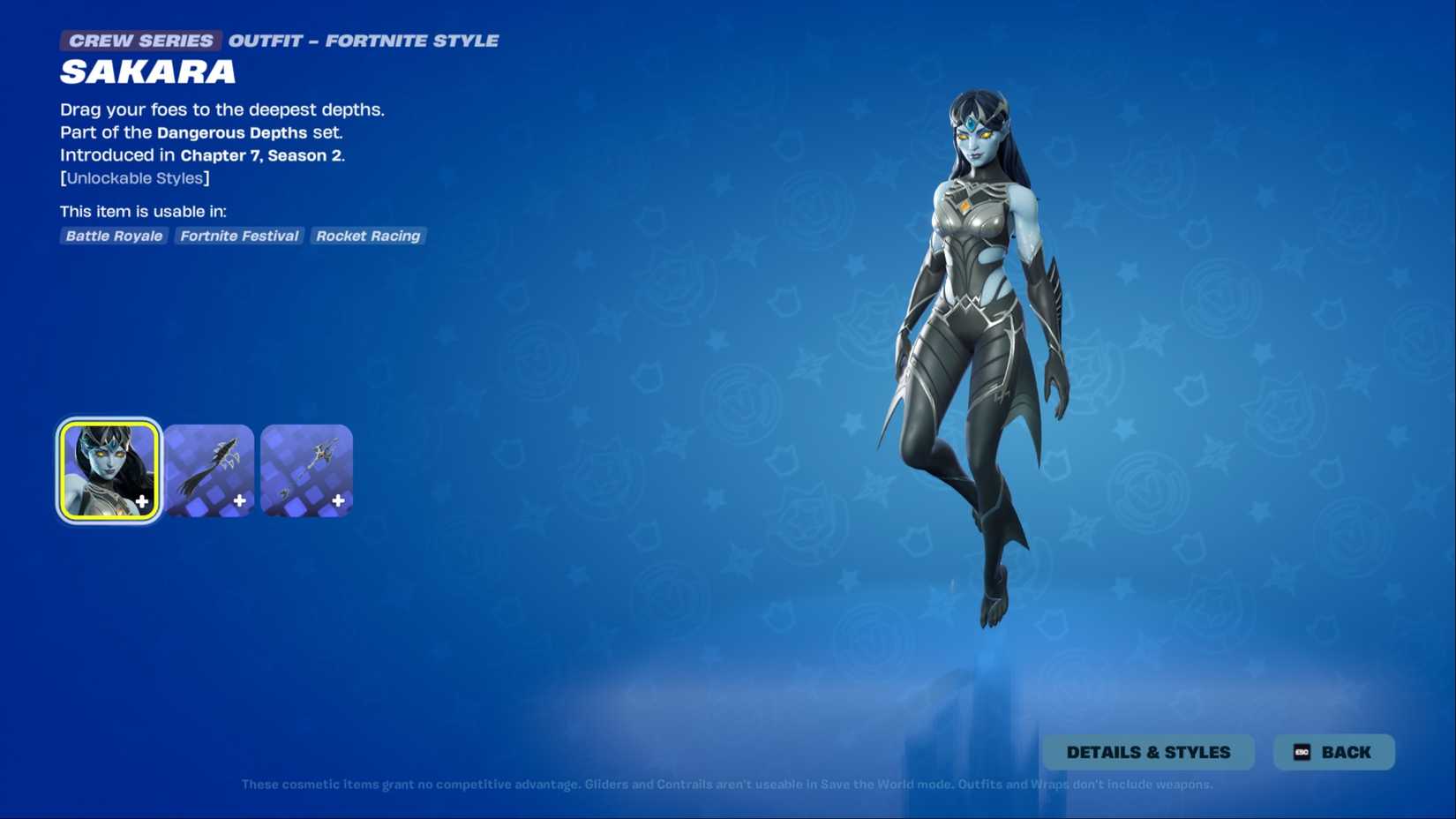
Task: Click the OUTFIT – FORTNITE STYLE label
Action: pyautogui.click(x=363, y=40)
